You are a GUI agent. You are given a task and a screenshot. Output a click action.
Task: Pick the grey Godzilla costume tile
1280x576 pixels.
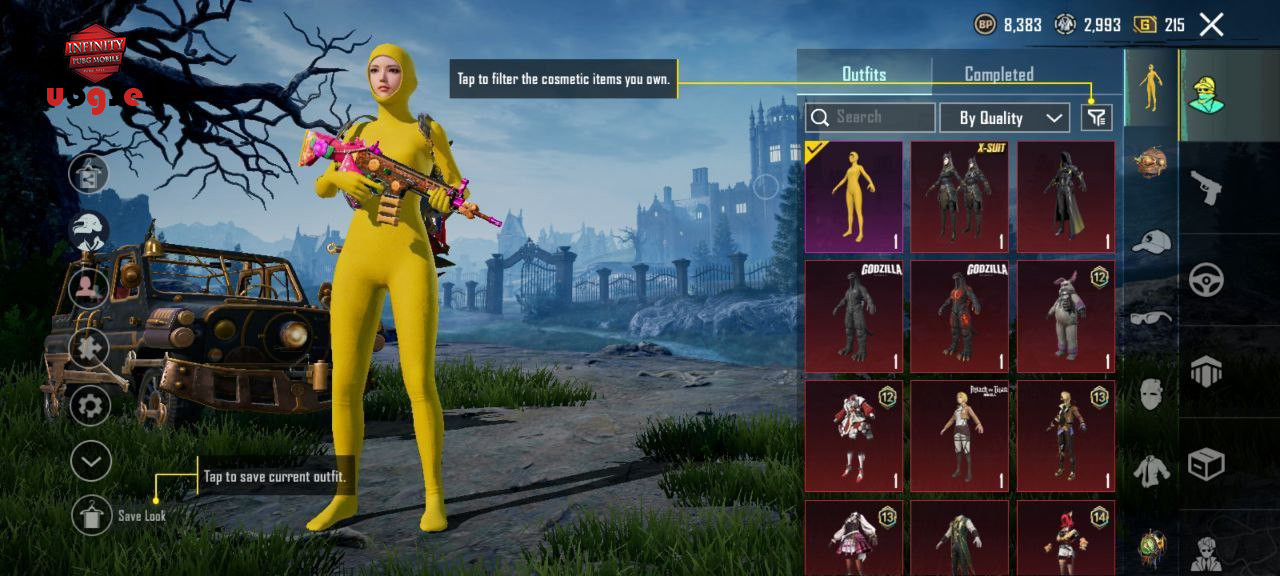[x=854, y=315]
